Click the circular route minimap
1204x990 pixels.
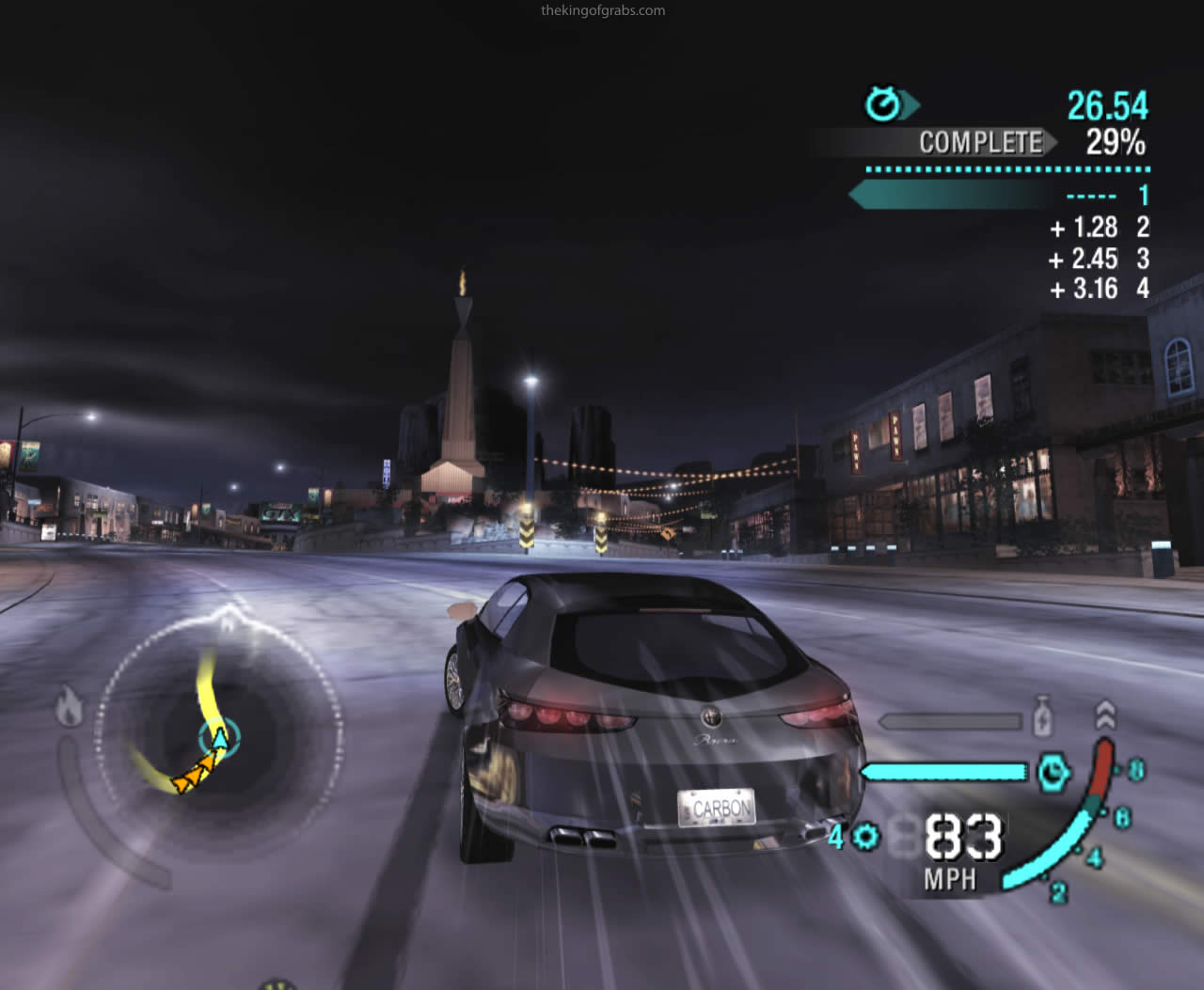click(x=218, y=735)
